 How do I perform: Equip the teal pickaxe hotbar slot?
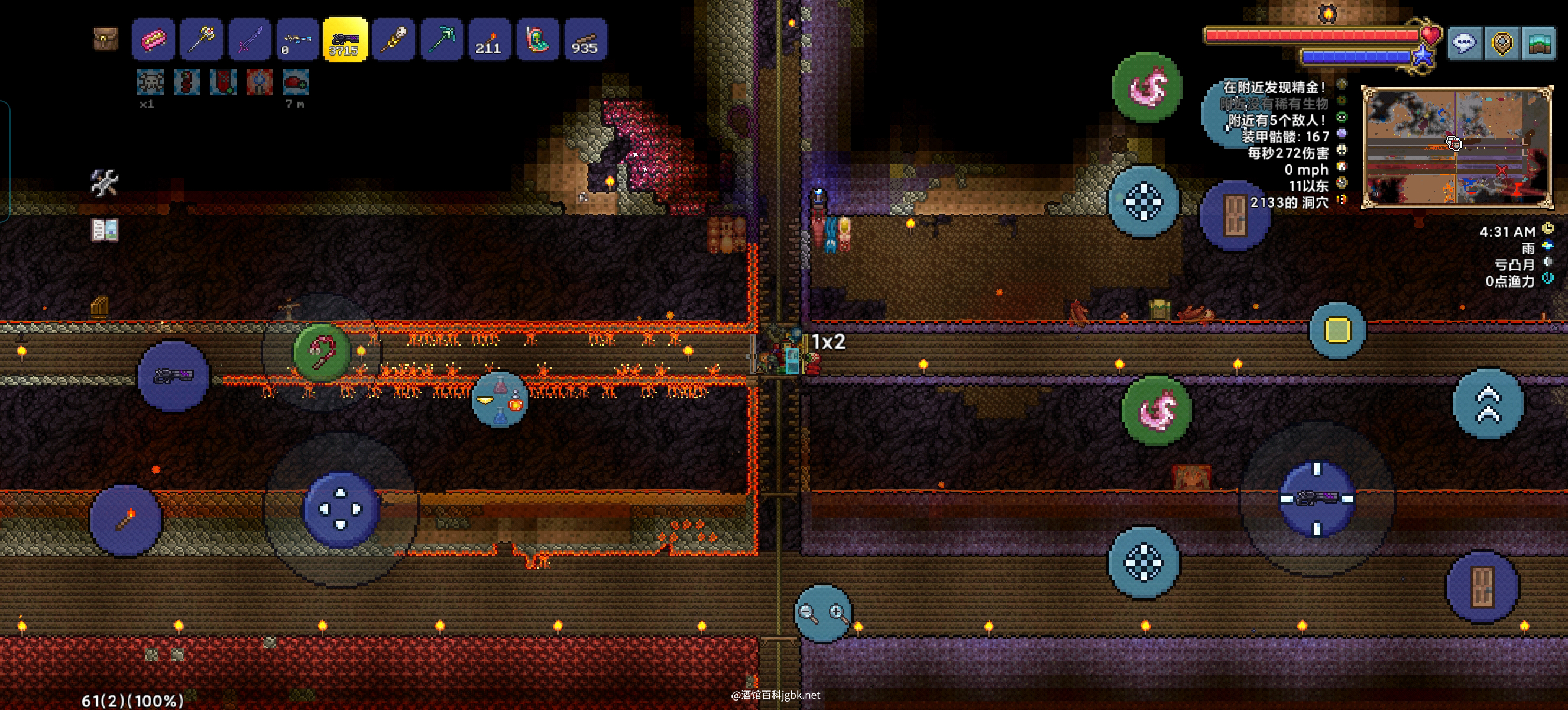(441, 40)
